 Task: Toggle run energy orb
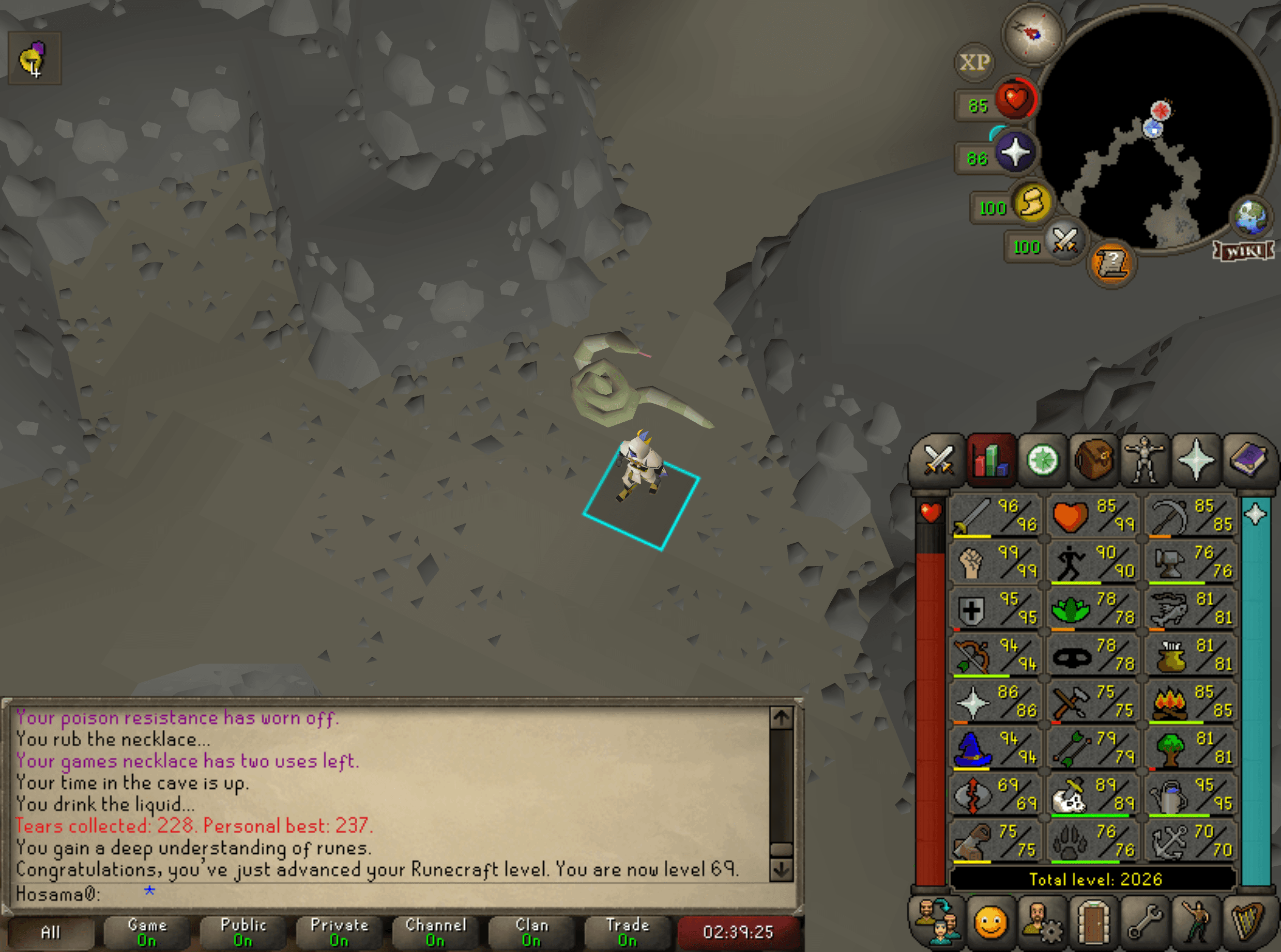[x=1032, y=203]
